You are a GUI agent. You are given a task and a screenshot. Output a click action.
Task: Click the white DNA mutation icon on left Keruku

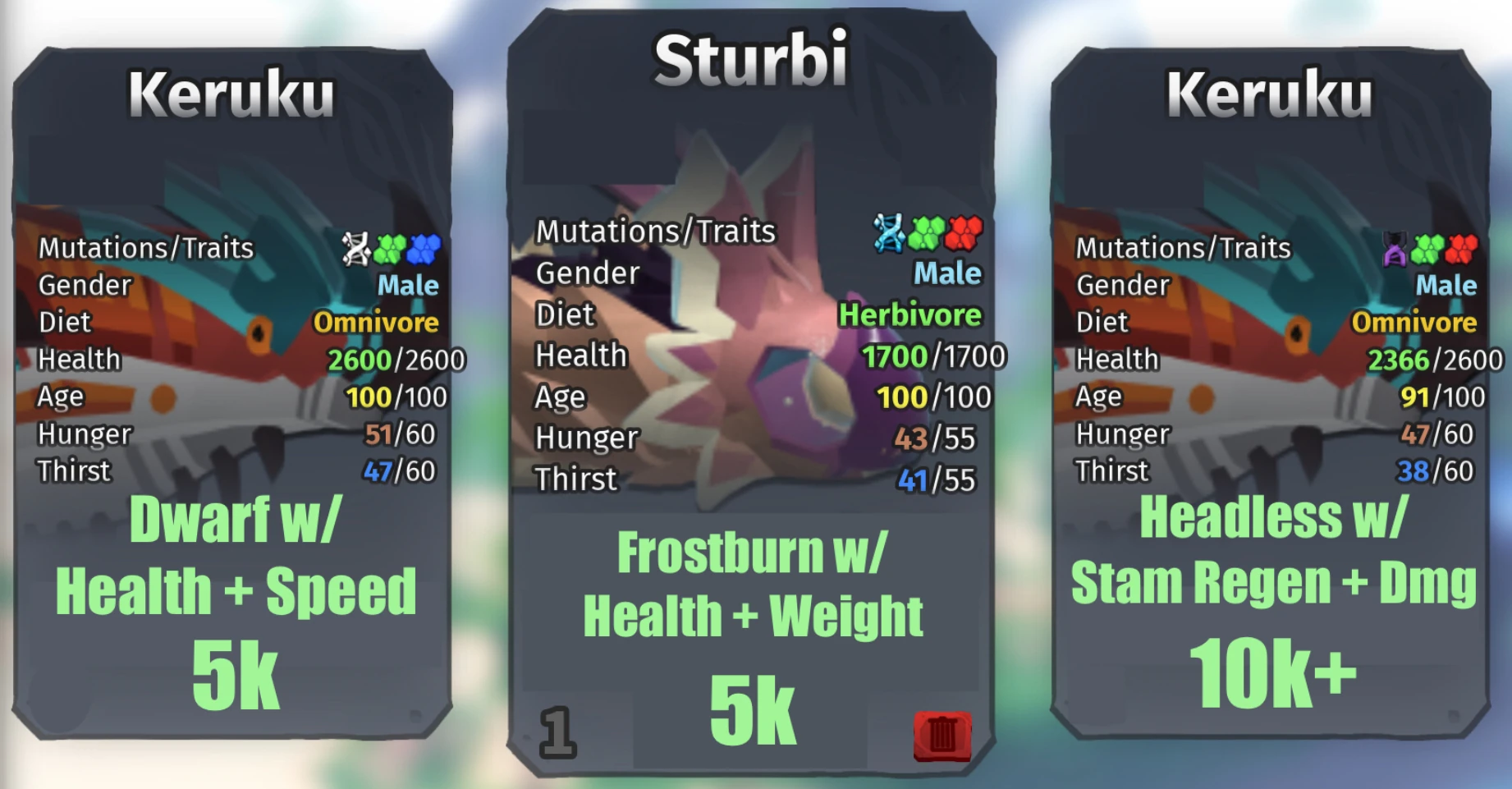click(357, 245)
